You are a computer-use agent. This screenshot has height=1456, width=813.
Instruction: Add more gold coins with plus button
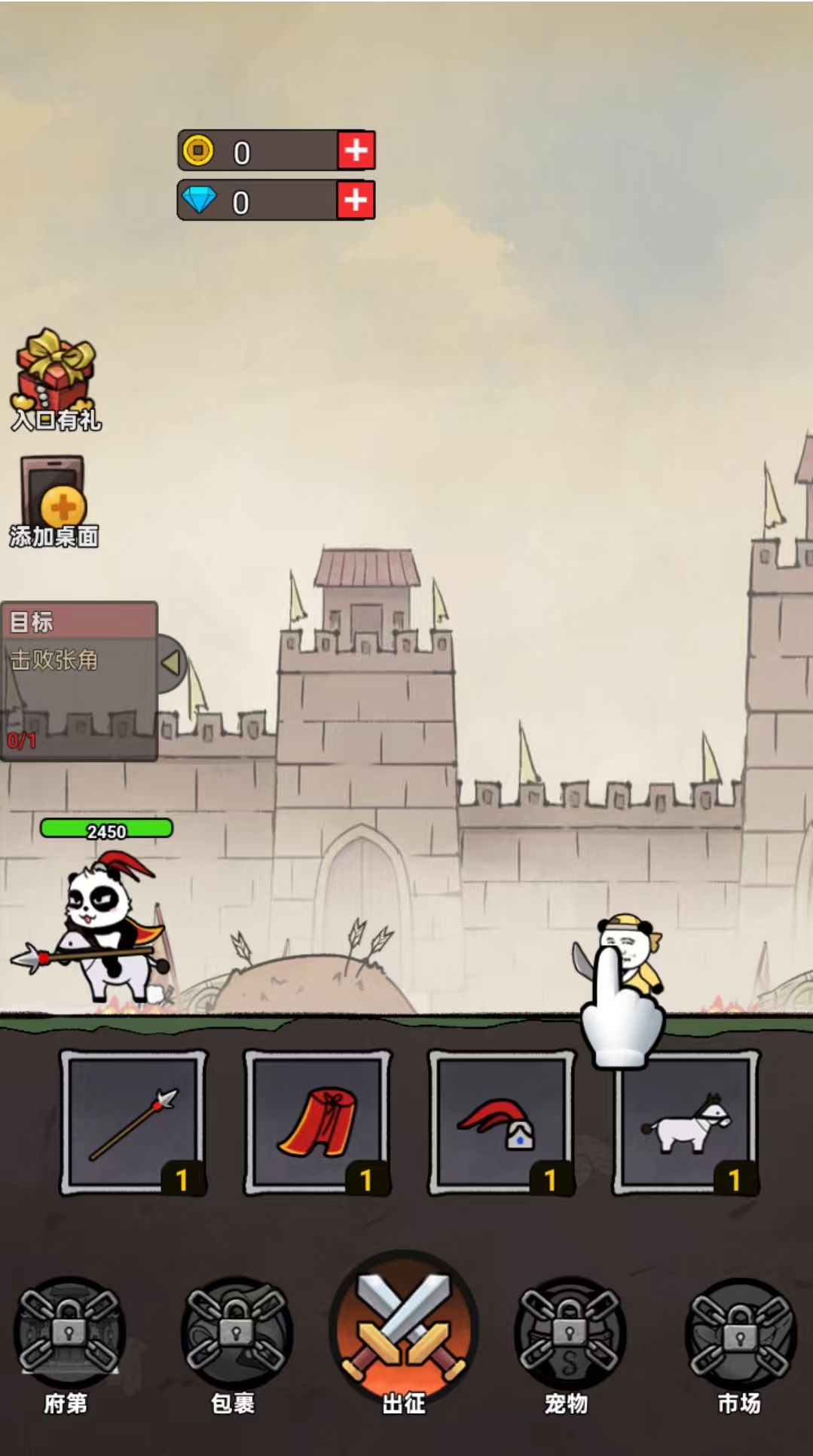tap(356, 151)
